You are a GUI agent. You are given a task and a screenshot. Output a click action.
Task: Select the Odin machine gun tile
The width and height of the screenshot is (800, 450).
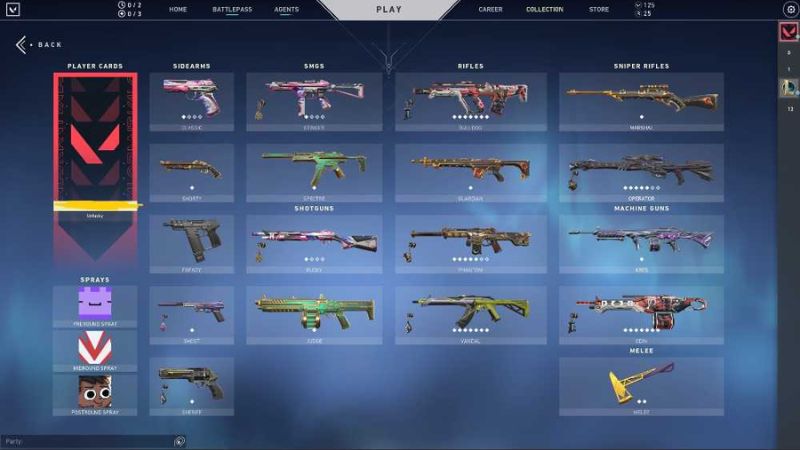pos(641,316)
